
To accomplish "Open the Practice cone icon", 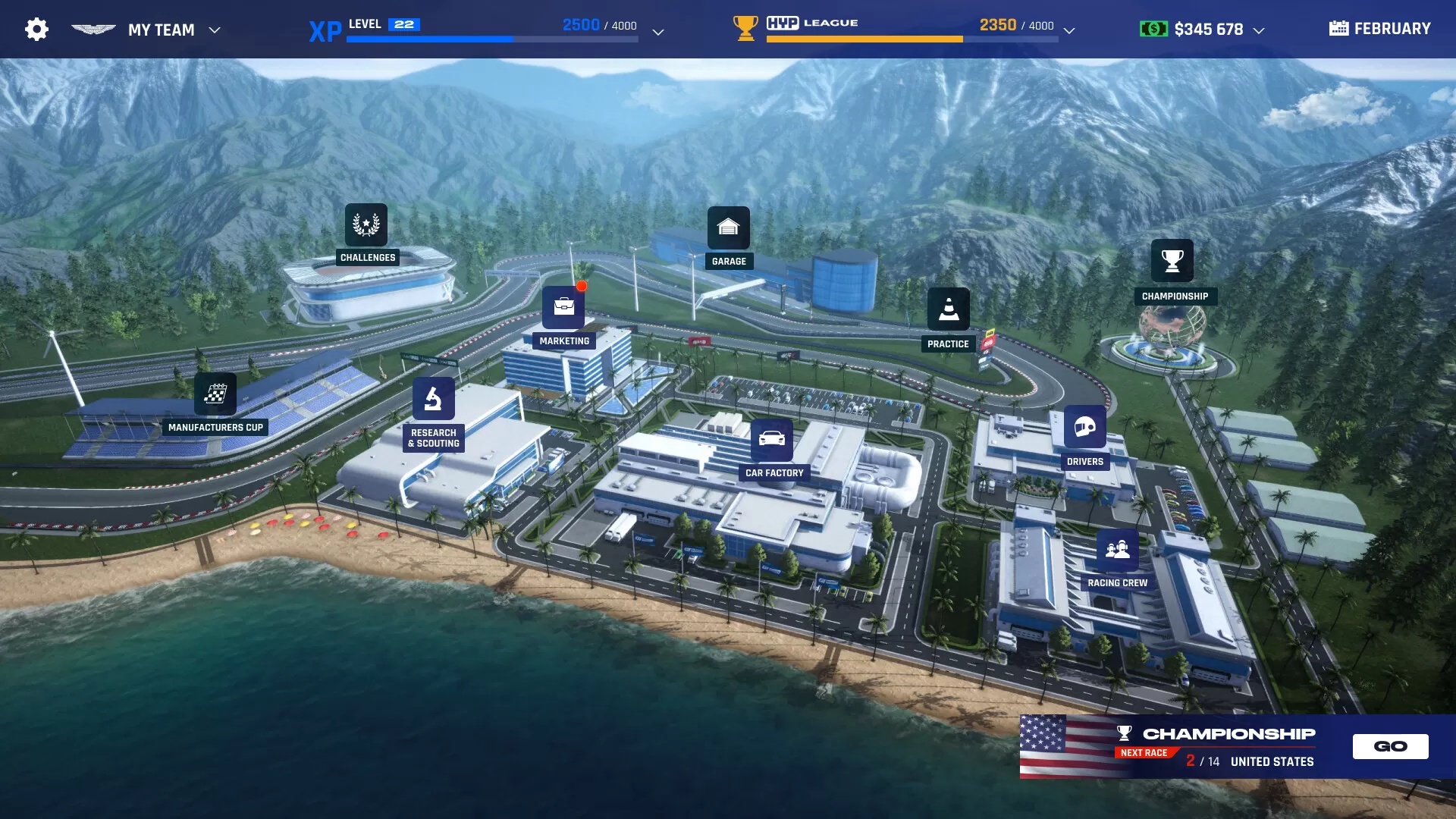I will 949,309.
